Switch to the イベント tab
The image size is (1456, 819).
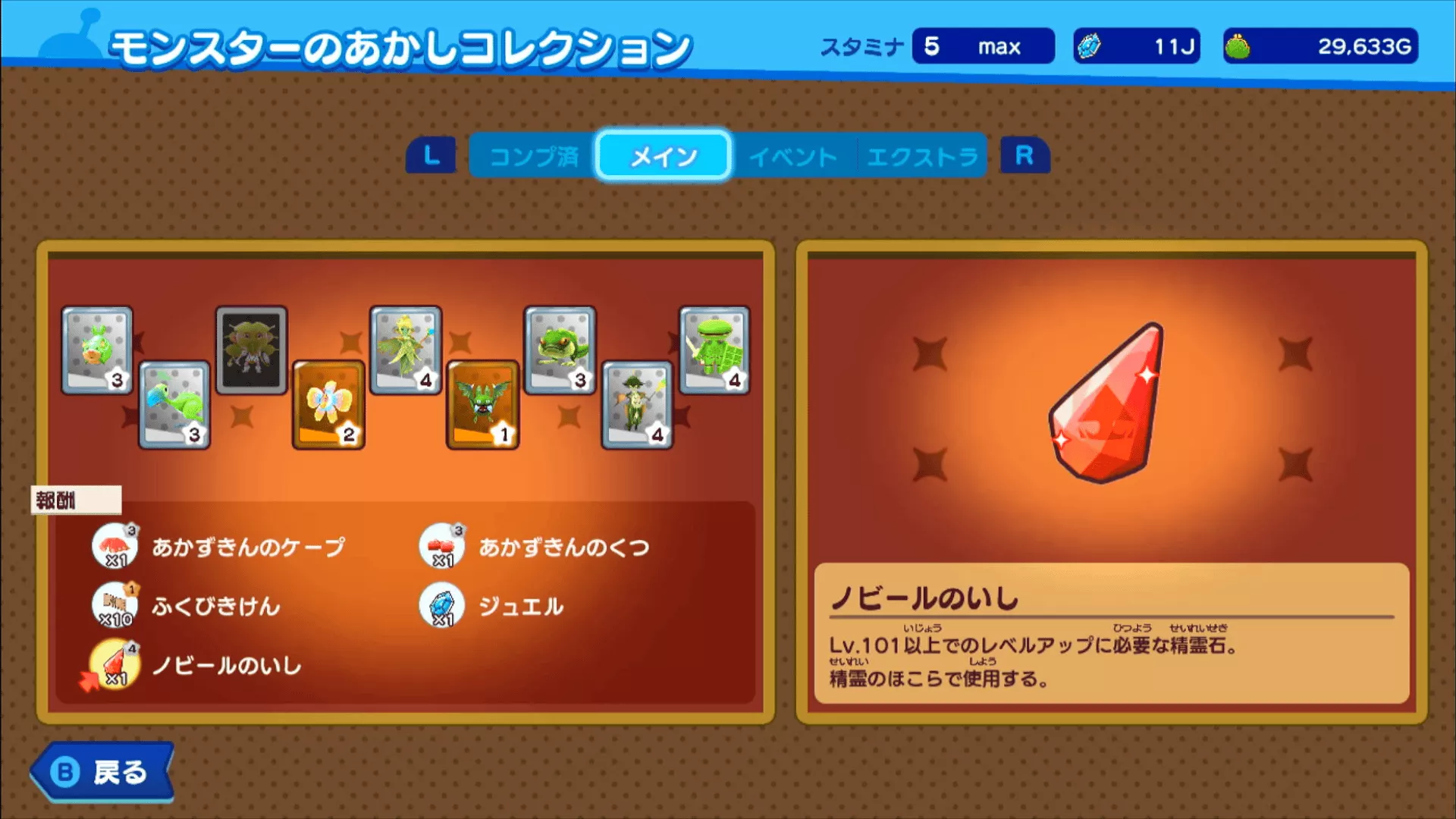[x=793, y=156]
